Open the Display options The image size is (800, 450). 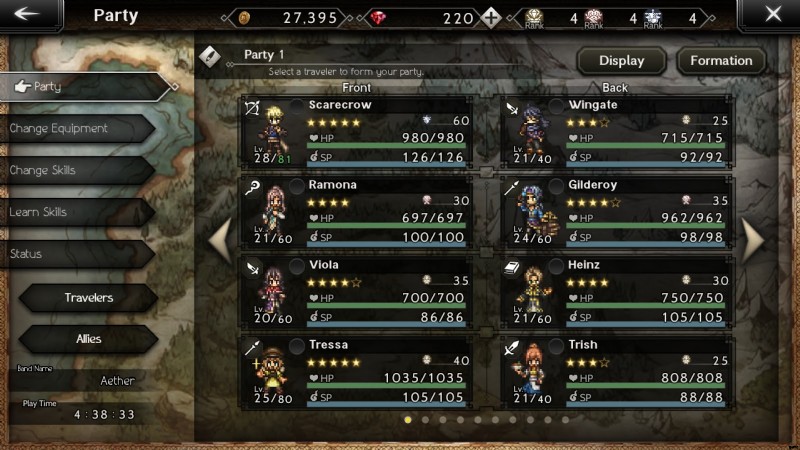[x=621, y=61]
